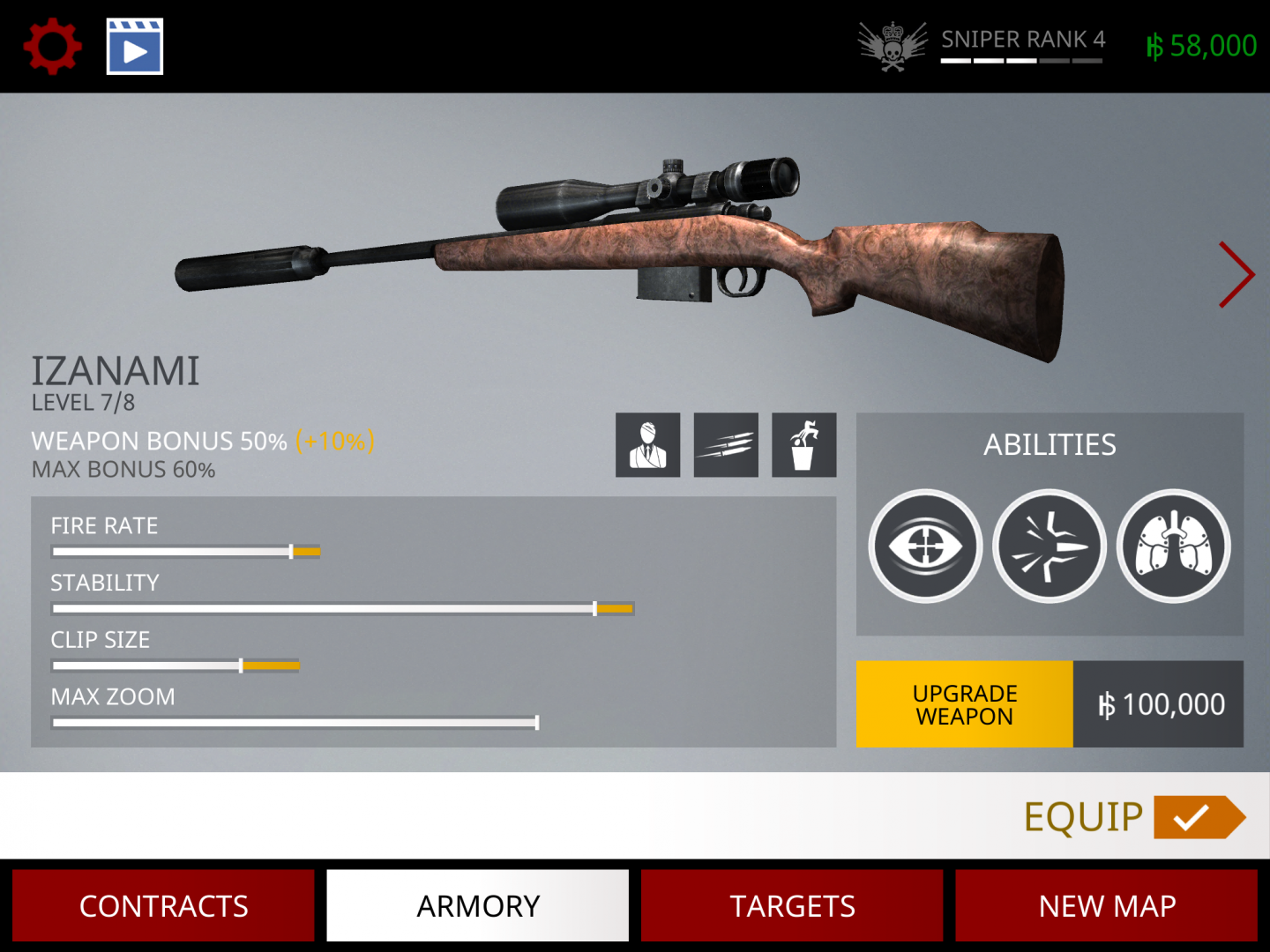Equip the Izanami rifle

(x=1134, y=817)
